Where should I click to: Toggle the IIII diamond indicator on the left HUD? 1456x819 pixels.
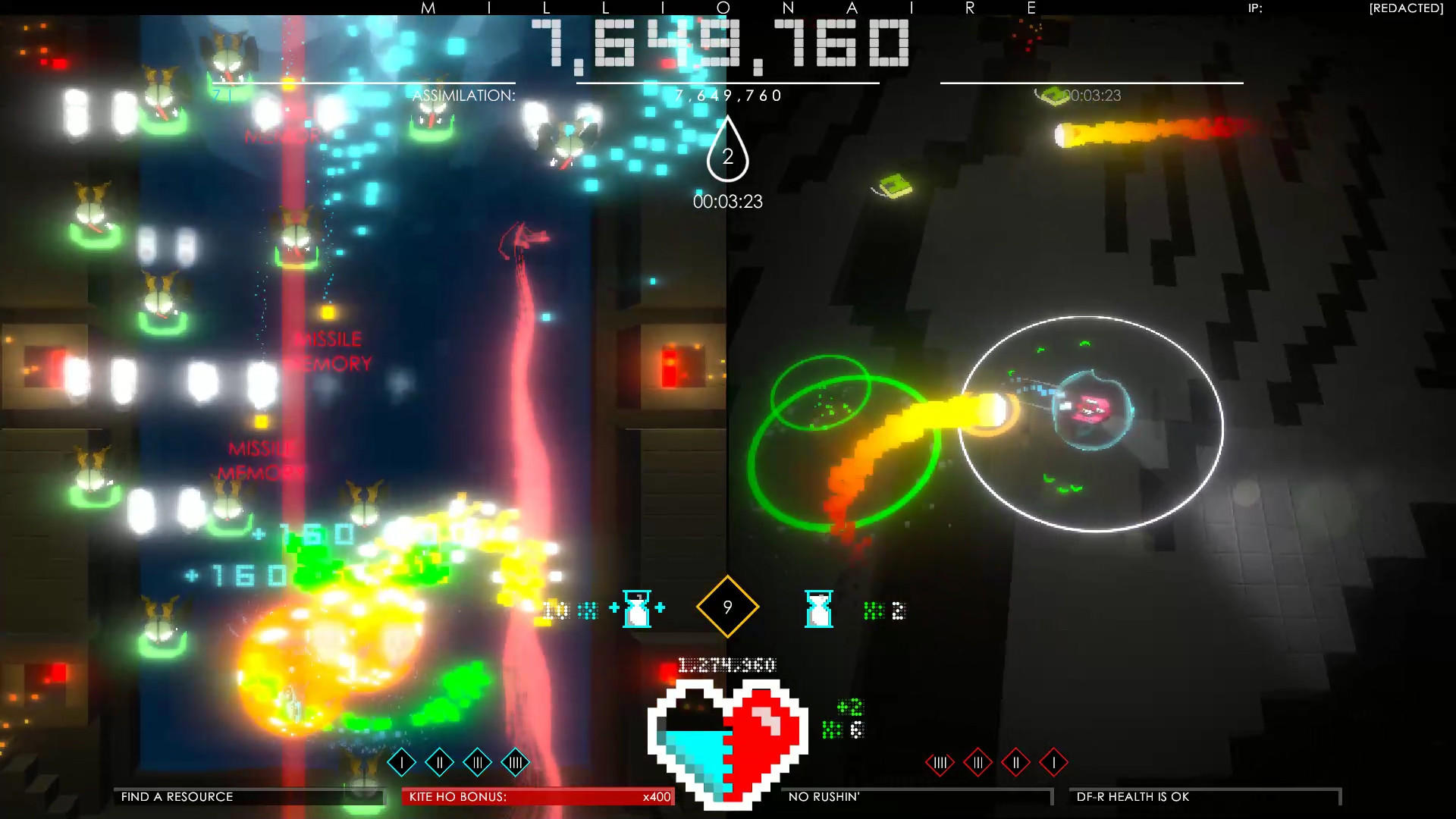(515, 761)
